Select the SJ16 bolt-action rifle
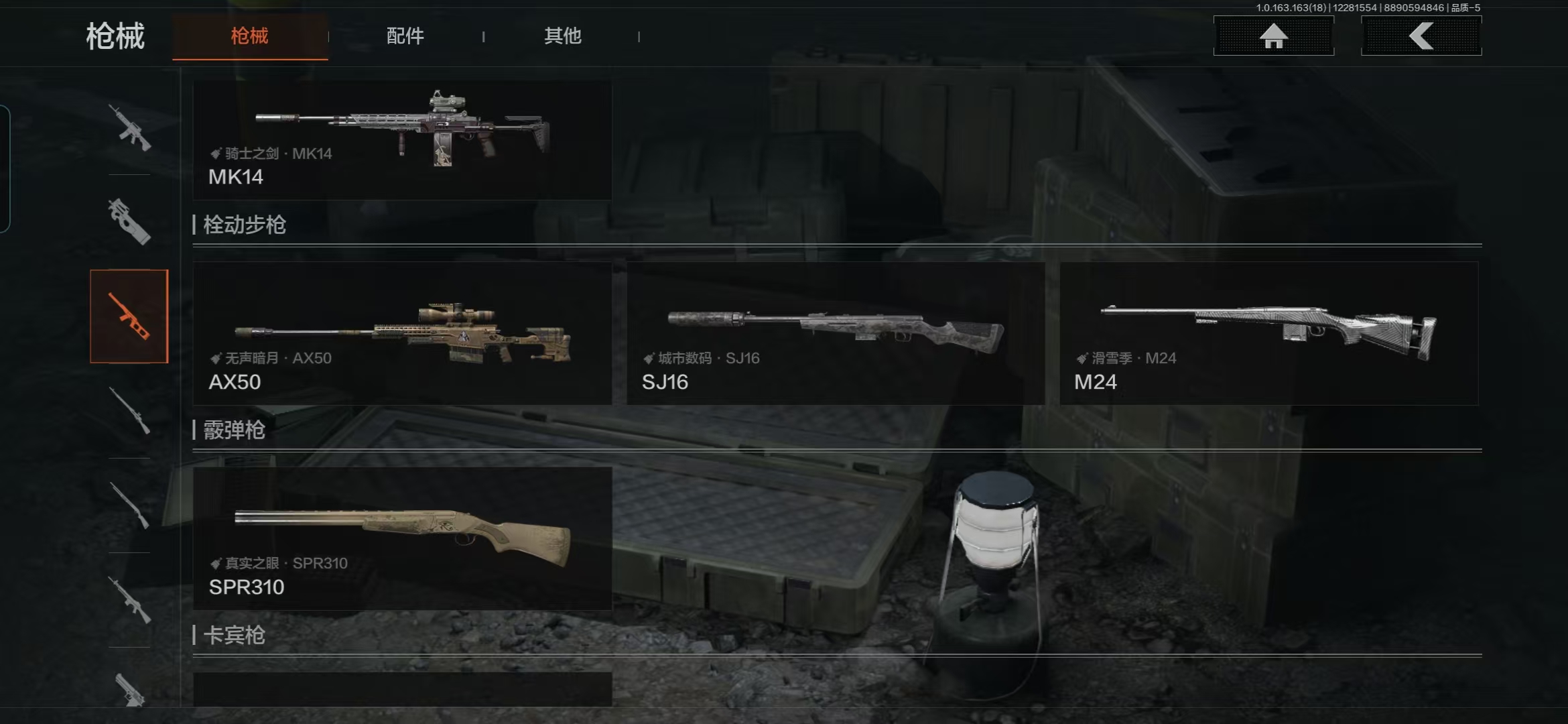1568x724 pixels. (836, 333)
